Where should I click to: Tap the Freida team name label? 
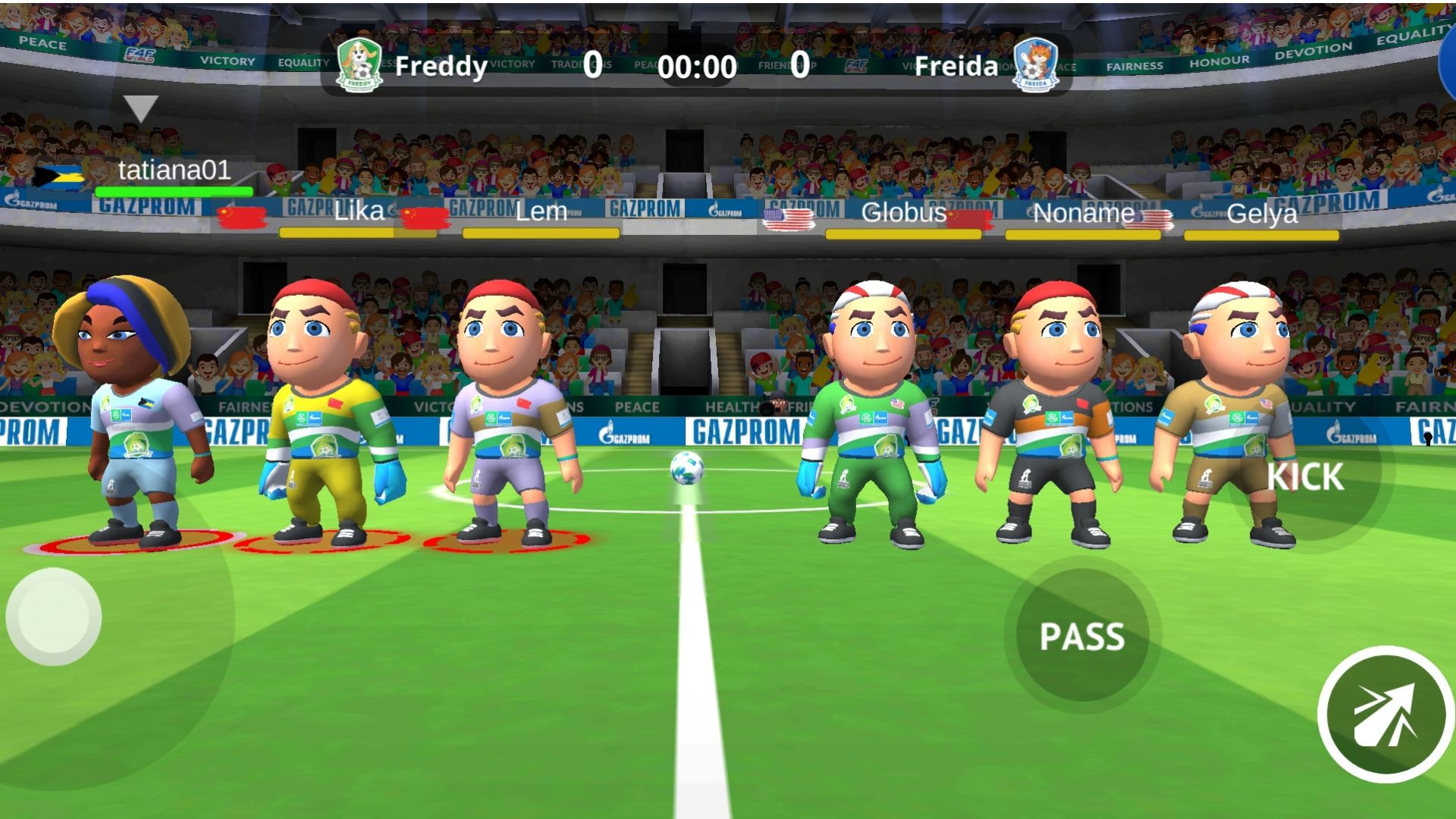(x=955, y=67)
